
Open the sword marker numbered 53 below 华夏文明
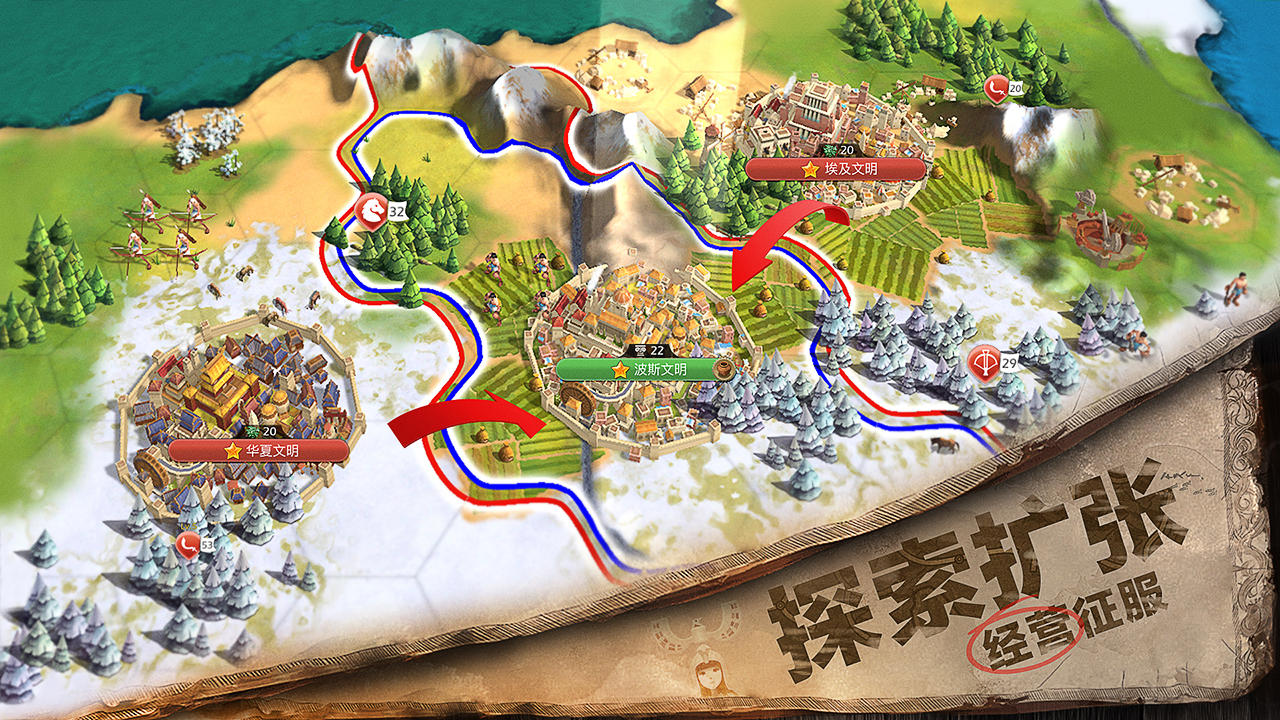188,545
